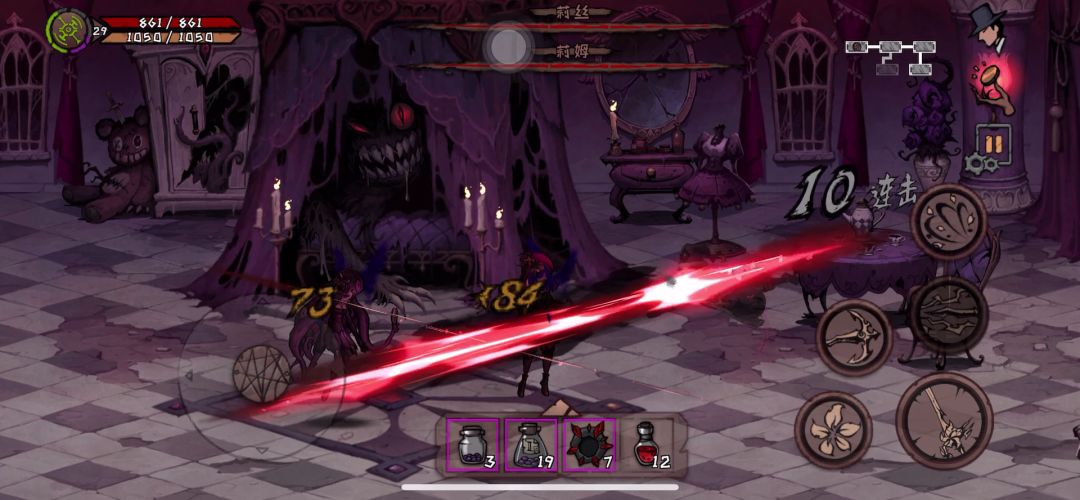Use the crossbow skill button
The image size is (1080, 500).
(x=854, y=338)
